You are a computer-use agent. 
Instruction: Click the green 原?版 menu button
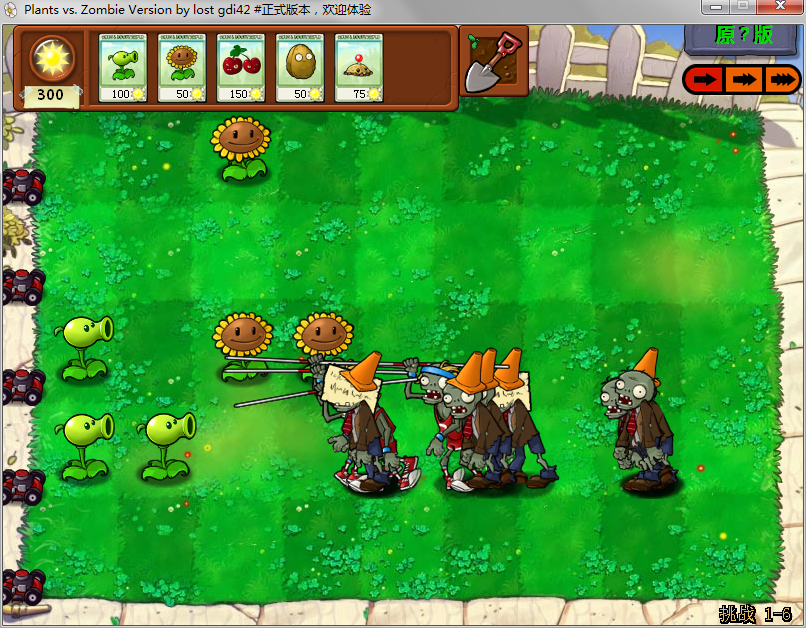743,36
